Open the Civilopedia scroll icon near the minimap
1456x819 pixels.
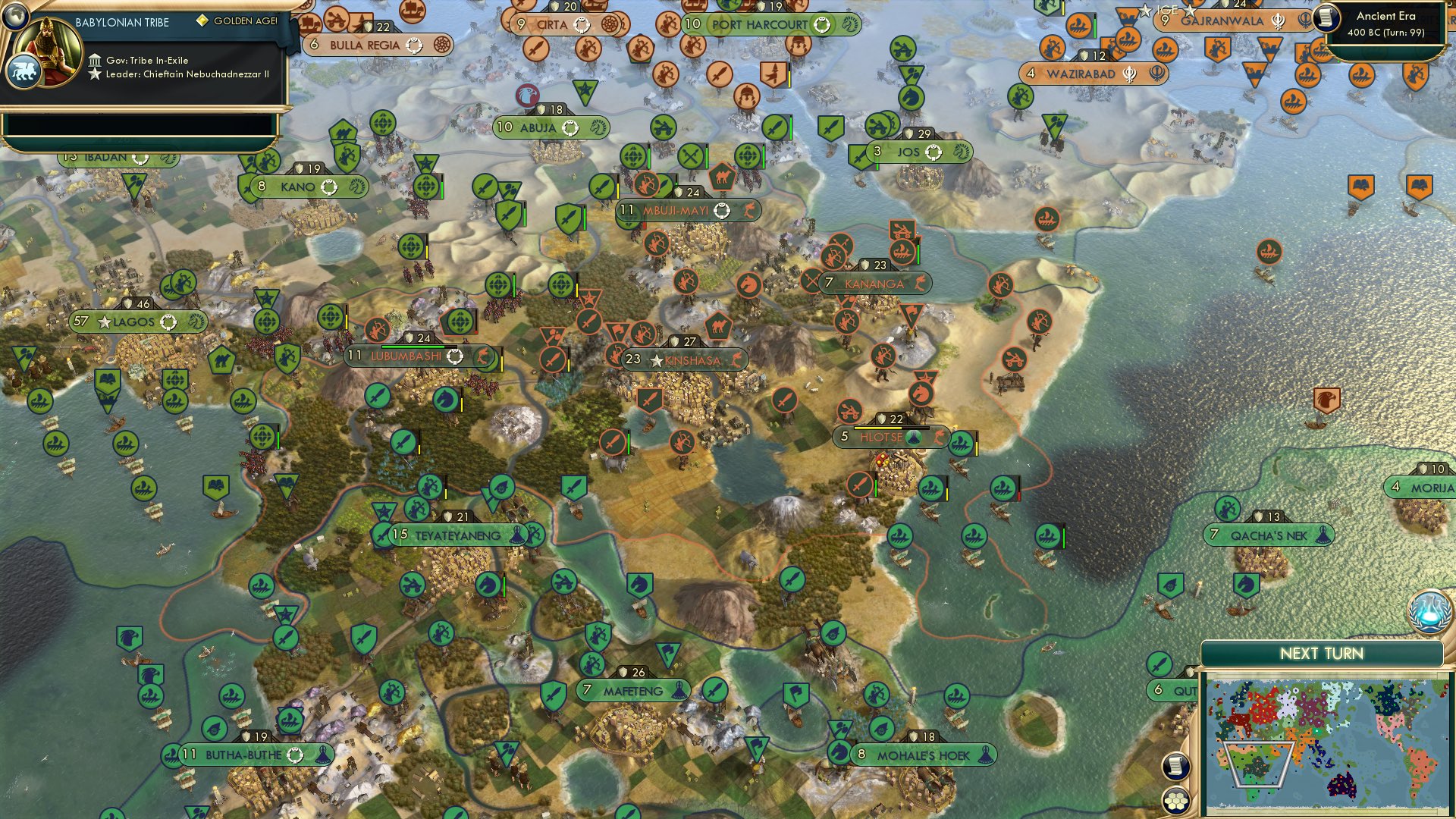pos(1175,764)
